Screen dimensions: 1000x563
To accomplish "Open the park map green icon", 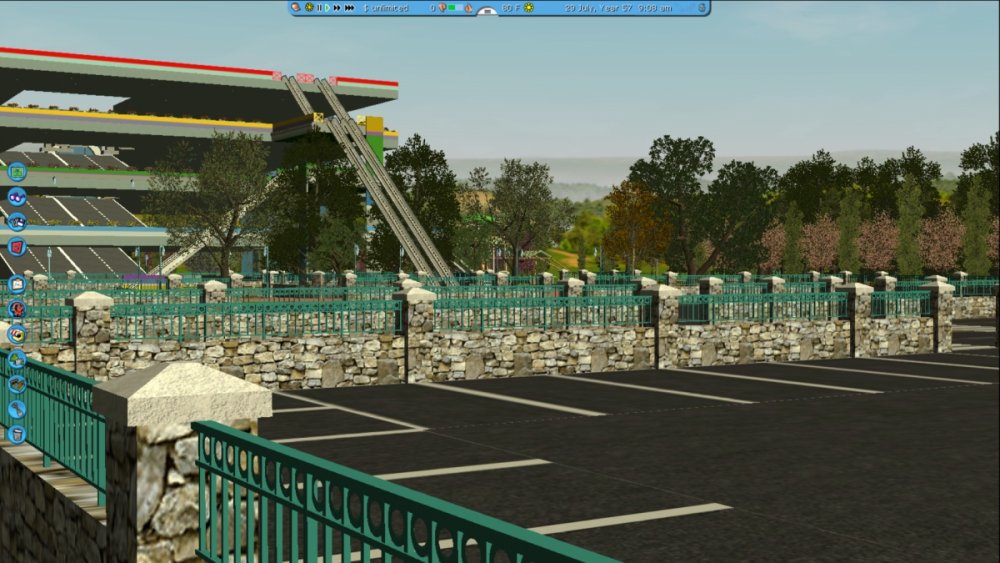I will tap(17, 171).
